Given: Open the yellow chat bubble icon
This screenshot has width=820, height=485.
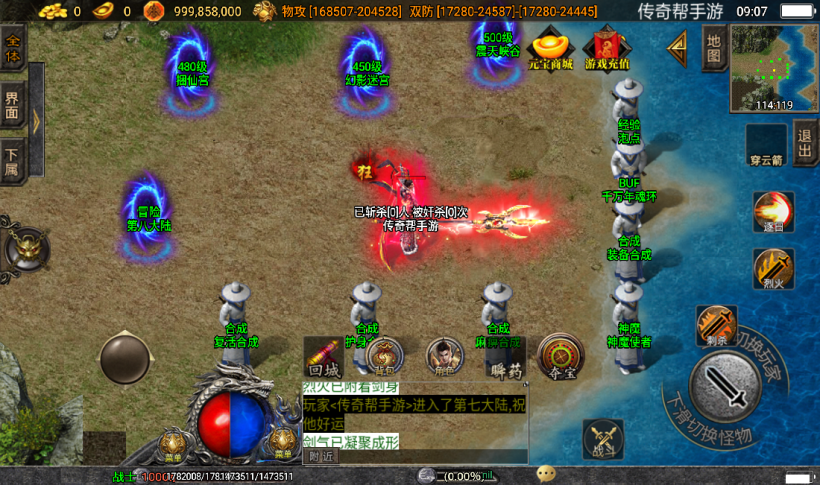Looking at the screenshot, I should coord(546,474).
